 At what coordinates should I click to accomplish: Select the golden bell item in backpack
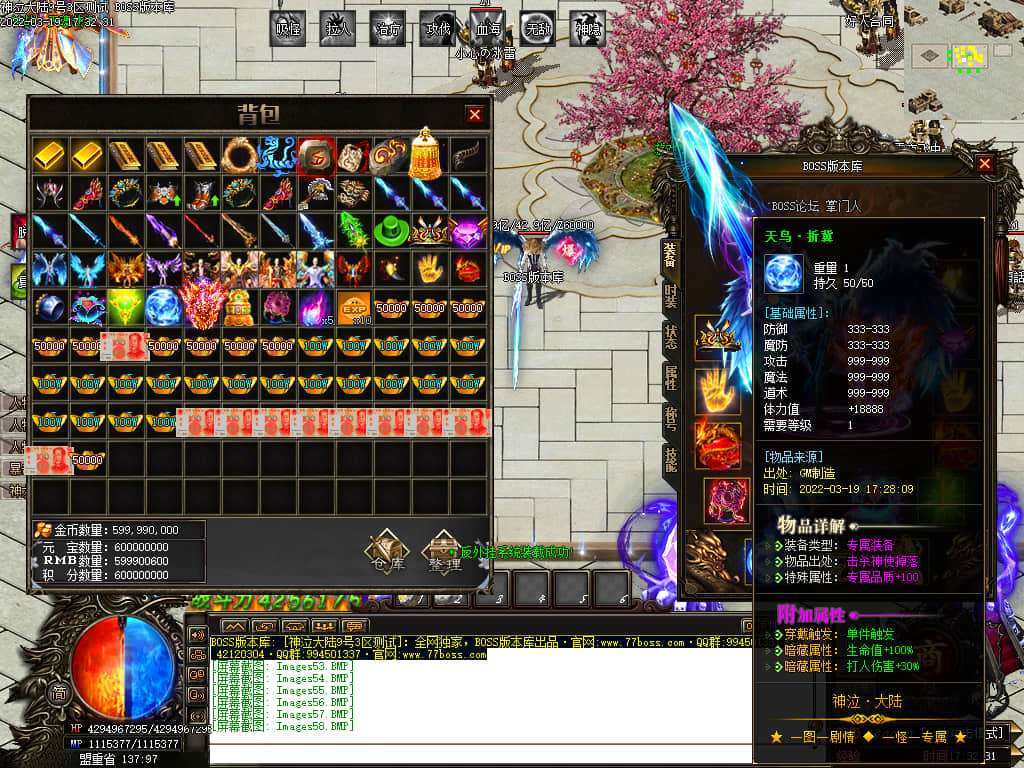pos(427,152)
